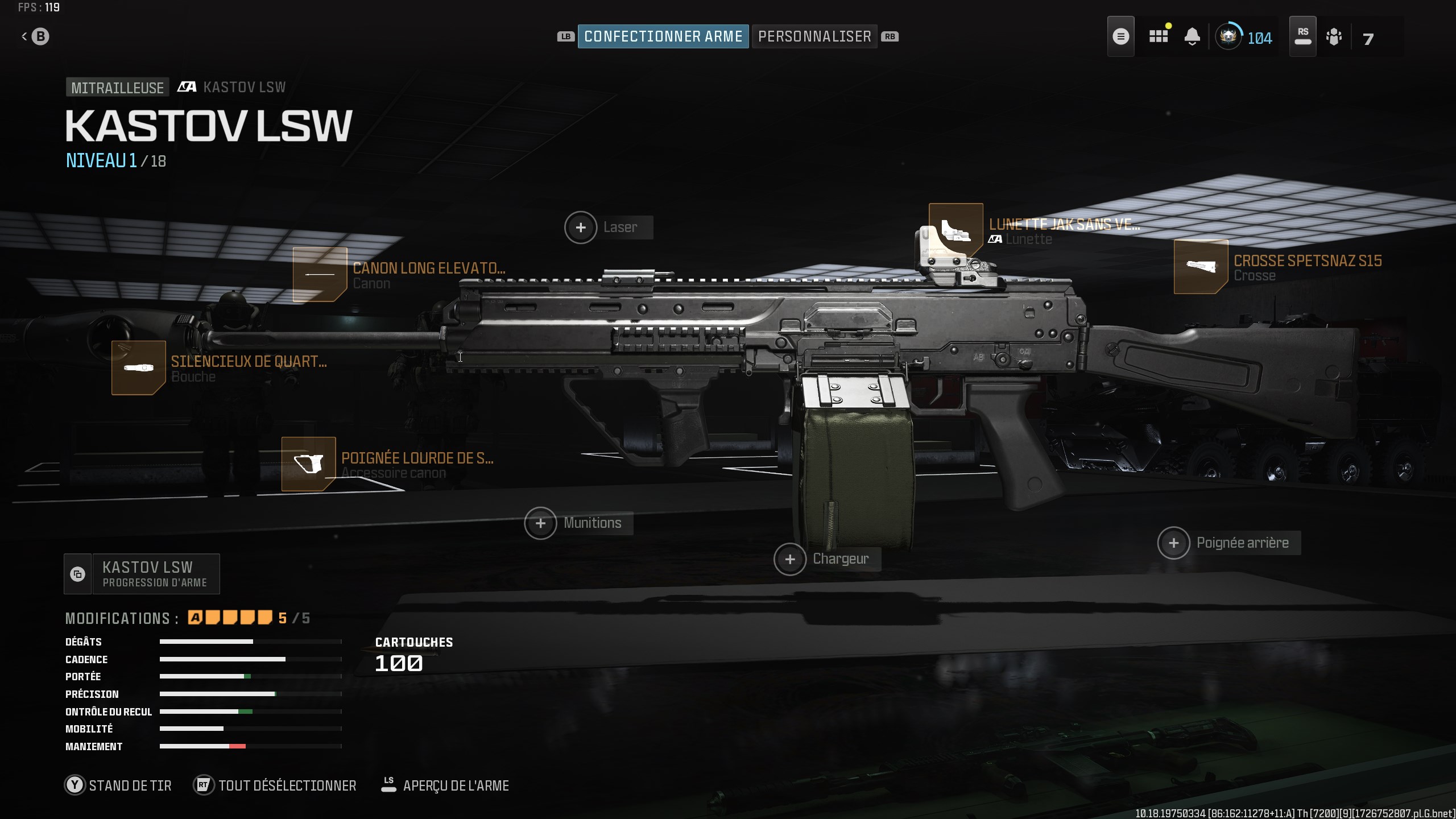Expand the empty Laser attachment slot
The width and height of the screenshot is (1456, 819).
pyautogui.click(x=581, y=227)
